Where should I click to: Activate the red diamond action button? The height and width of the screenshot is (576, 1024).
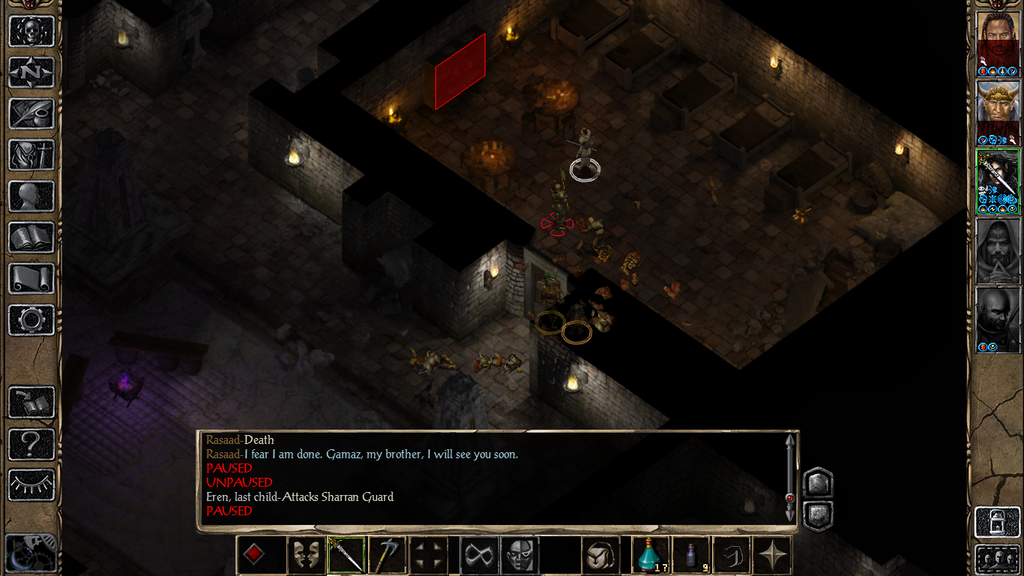tap(255, 554)
